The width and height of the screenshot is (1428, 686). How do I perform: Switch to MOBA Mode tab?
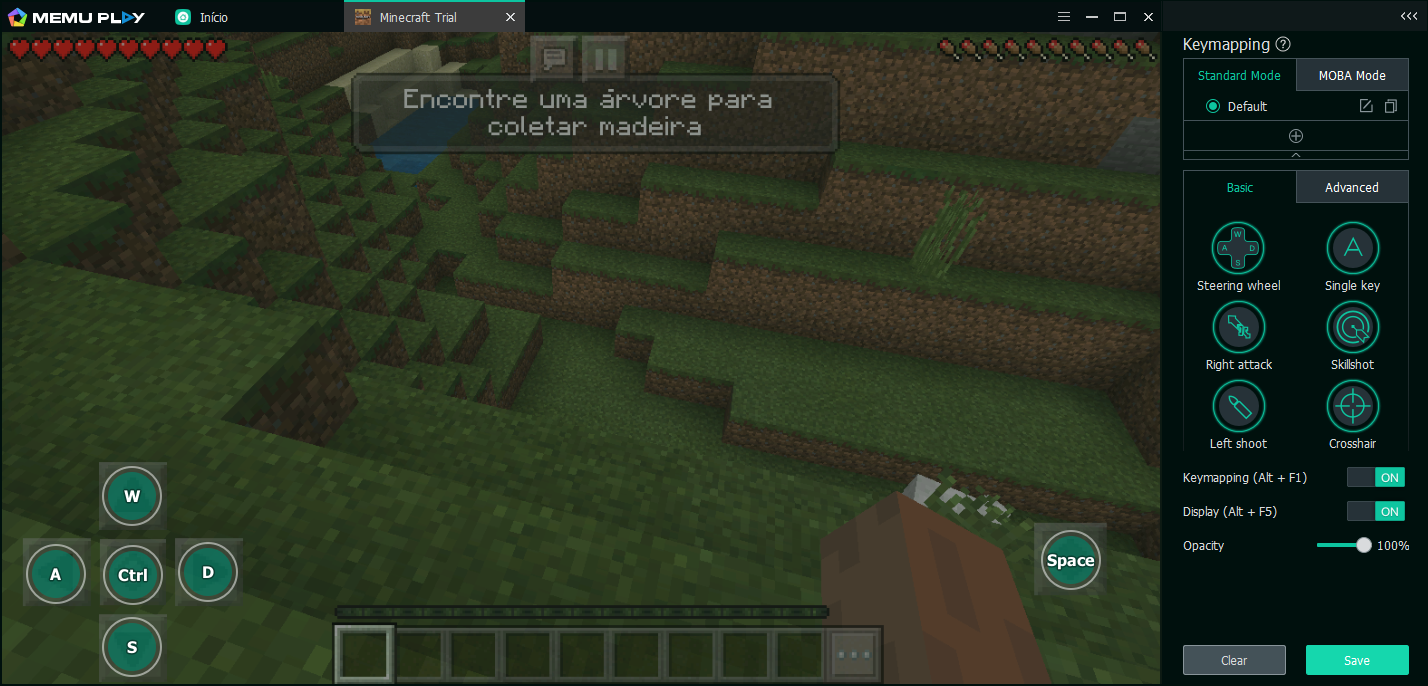tap(1352, 75)
